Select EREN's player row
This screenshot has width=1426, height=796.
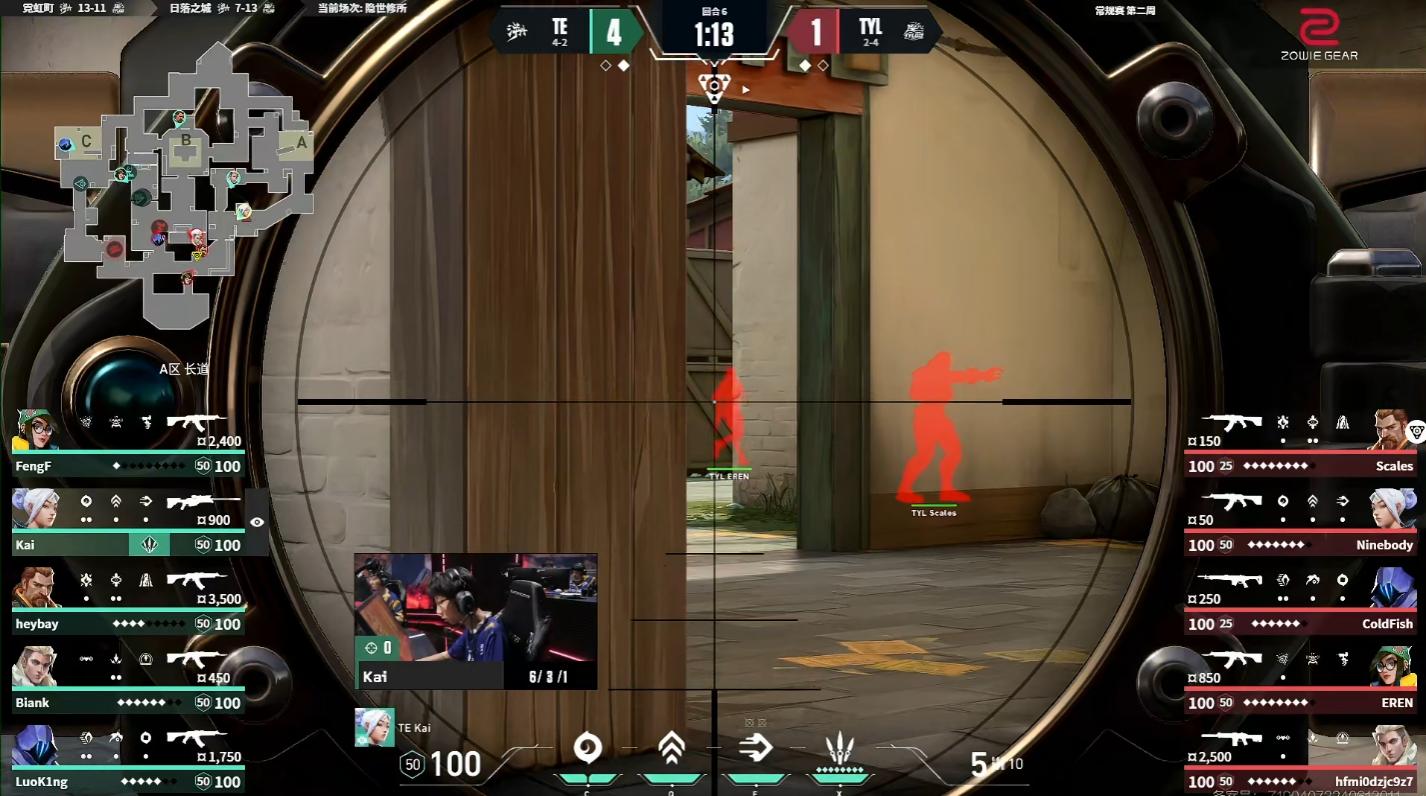point(1300,680)
